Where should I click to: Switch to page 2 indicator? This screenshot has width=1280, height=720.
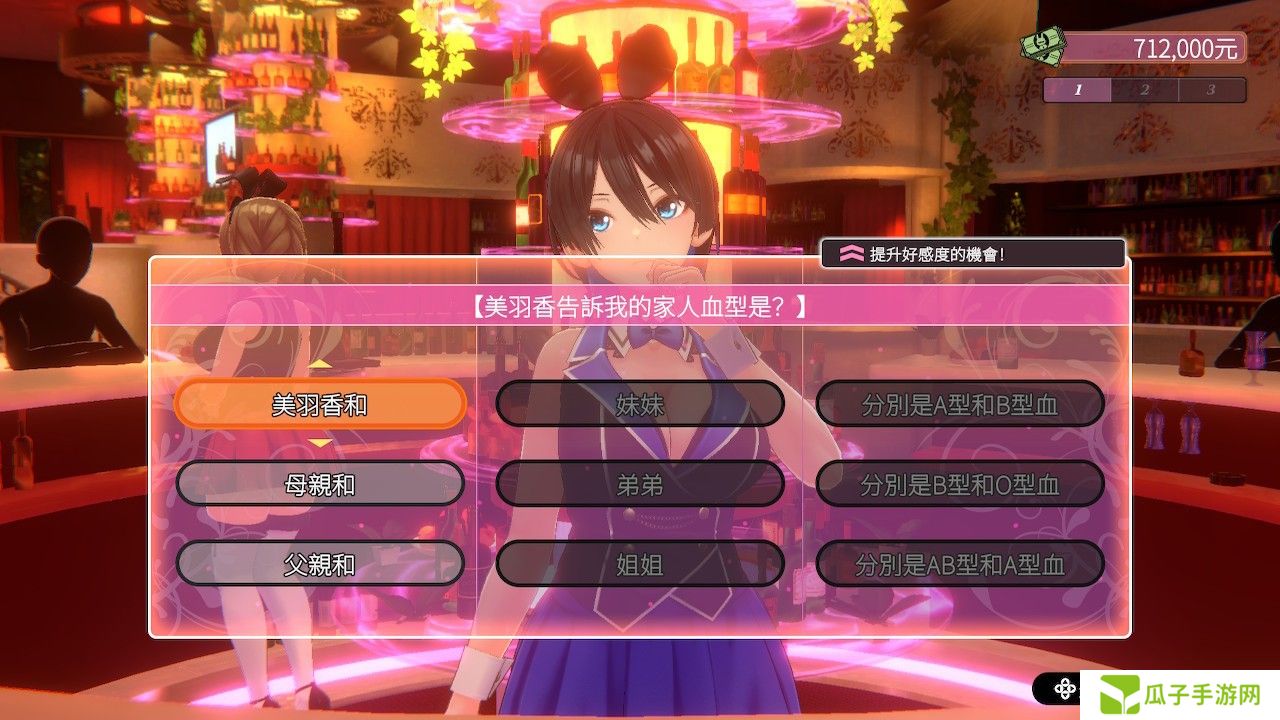coord(1144,90)
